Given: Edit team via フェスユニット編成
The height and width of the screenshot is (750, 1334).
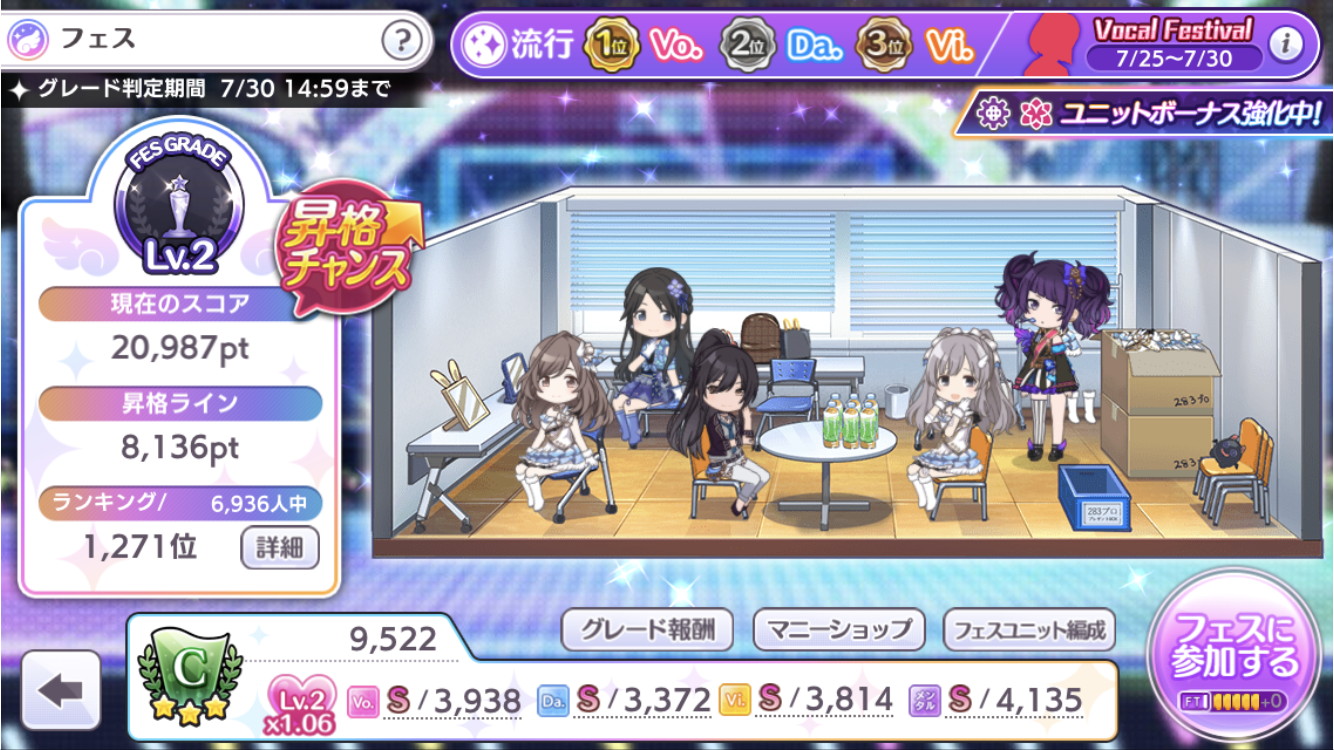Looking at the screenshot, I should [1029, 630].
